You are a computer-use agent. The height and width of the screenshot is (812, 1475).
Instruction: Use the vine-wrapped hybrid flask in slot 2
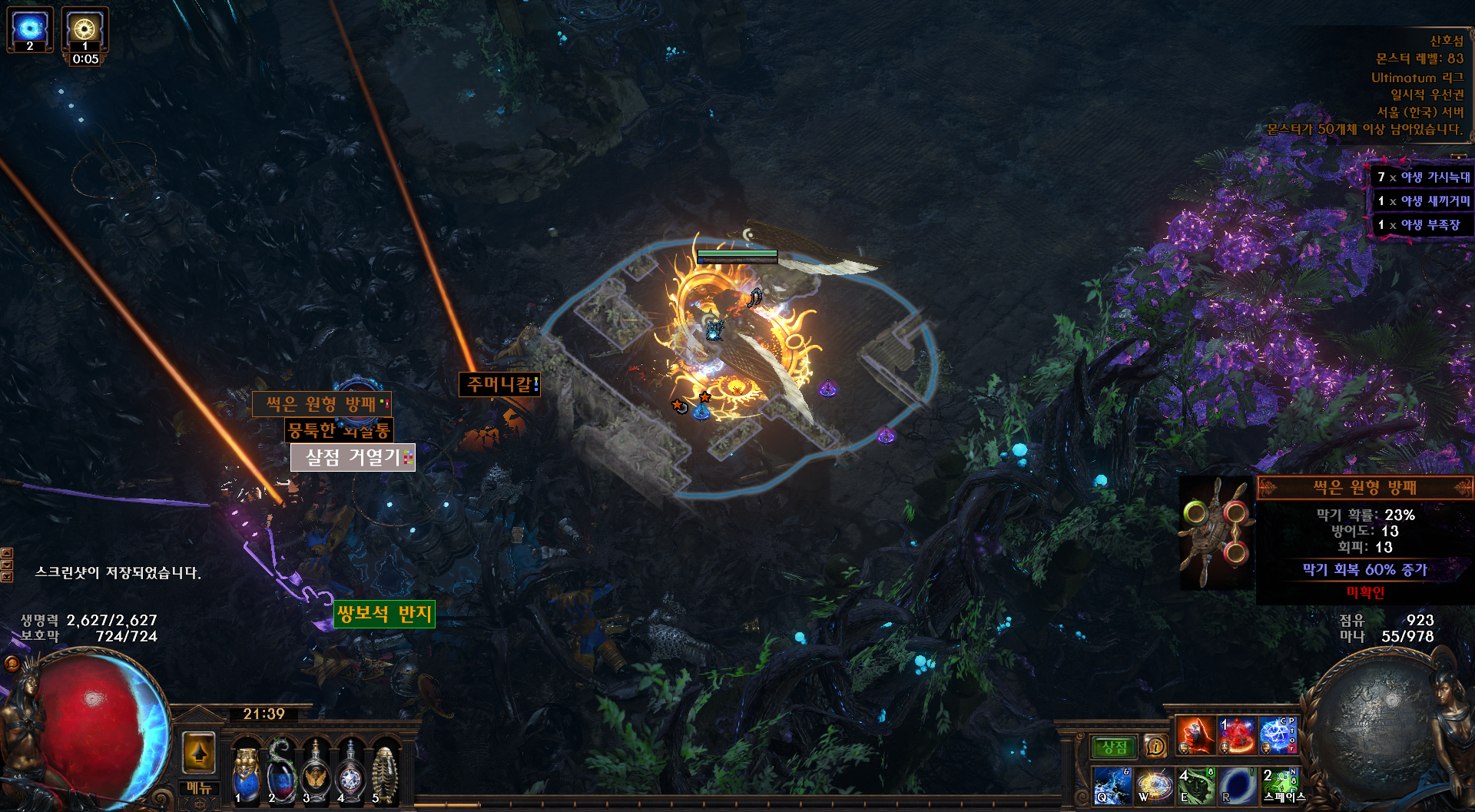281,774
